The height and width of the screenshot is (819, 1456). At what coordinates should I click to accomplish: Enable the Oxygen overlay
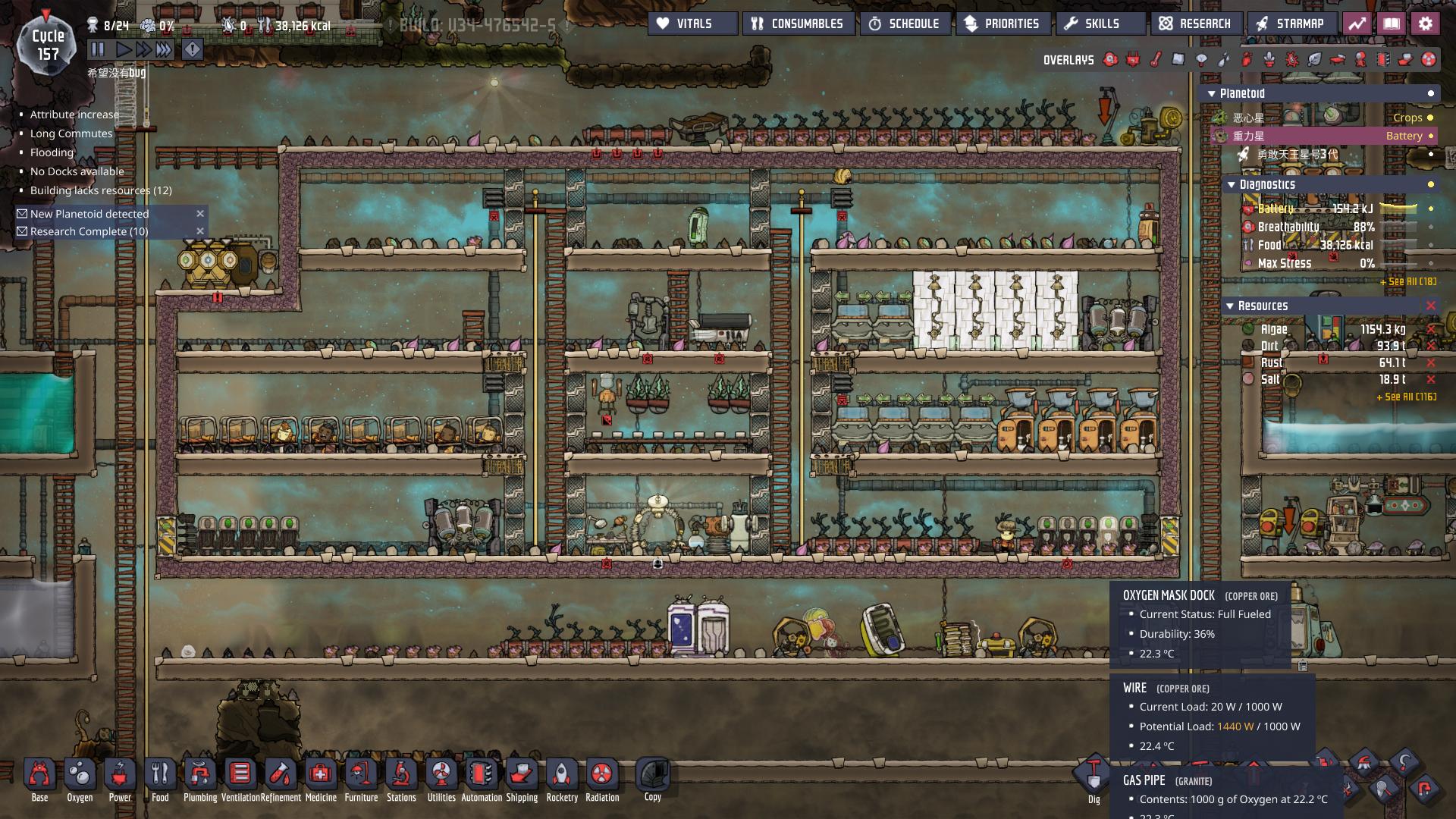coord(1110,60)
